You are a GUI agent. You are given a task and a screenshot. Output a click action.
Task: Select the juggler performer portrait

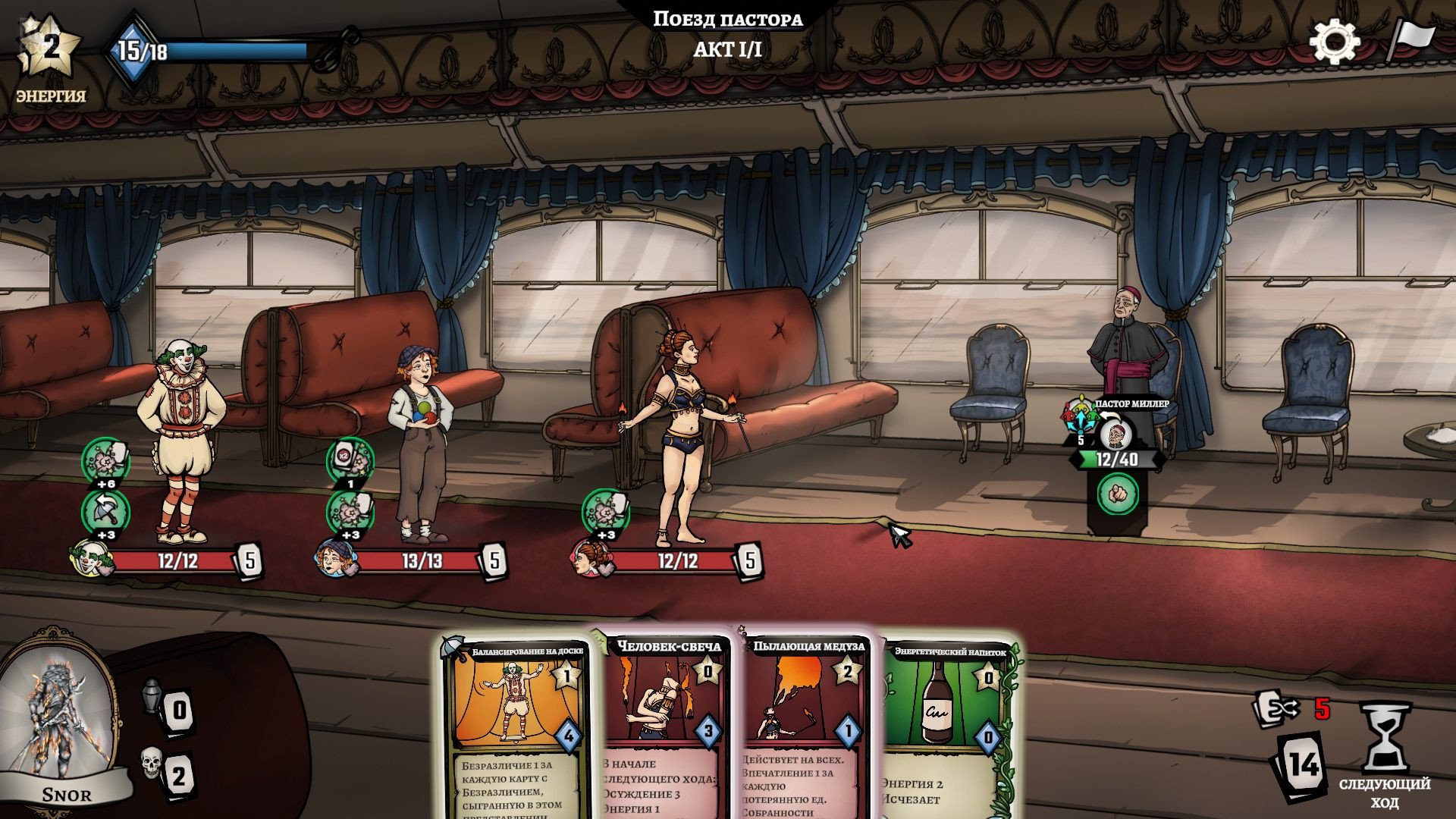[x=336, y=560]
